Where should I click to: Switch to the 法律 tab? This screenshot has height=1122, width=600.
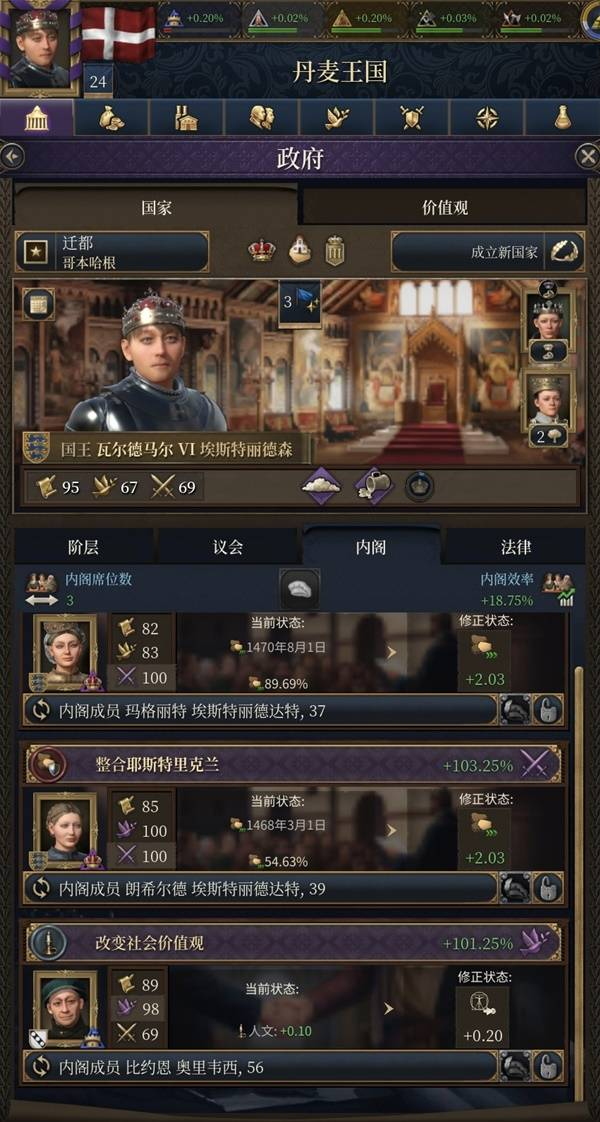(x=516, y=547)
